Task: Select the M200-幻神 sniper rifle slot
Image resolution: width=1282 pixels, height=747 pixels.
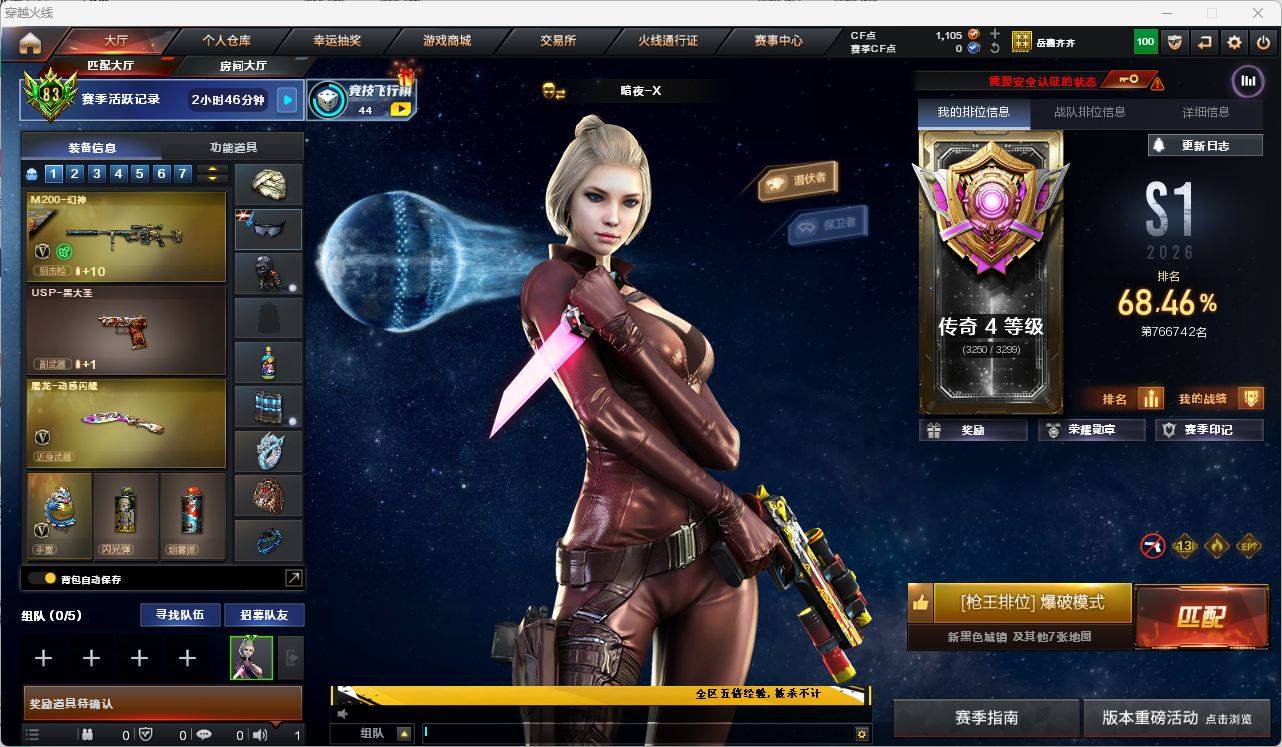Action: pos(126,236)
